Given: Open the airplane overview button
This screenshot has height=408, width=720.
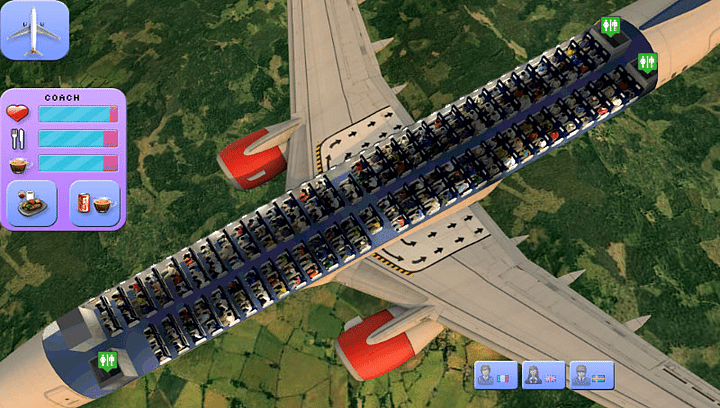Looking at the screenshot, I should [34, 30].
